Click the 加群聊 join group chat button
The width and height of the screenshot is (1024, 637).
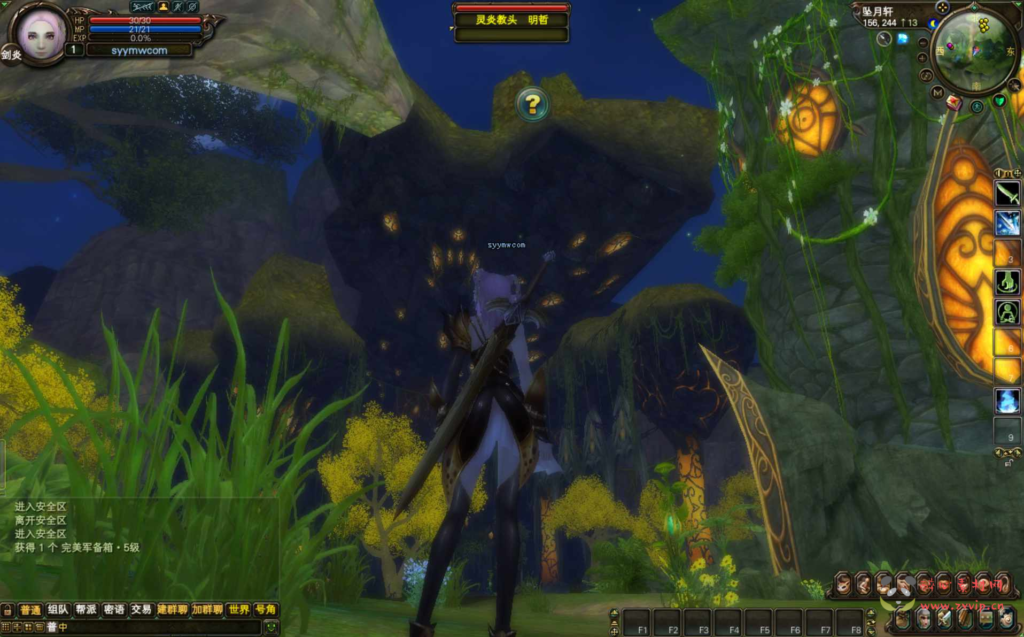coord(208,609)
